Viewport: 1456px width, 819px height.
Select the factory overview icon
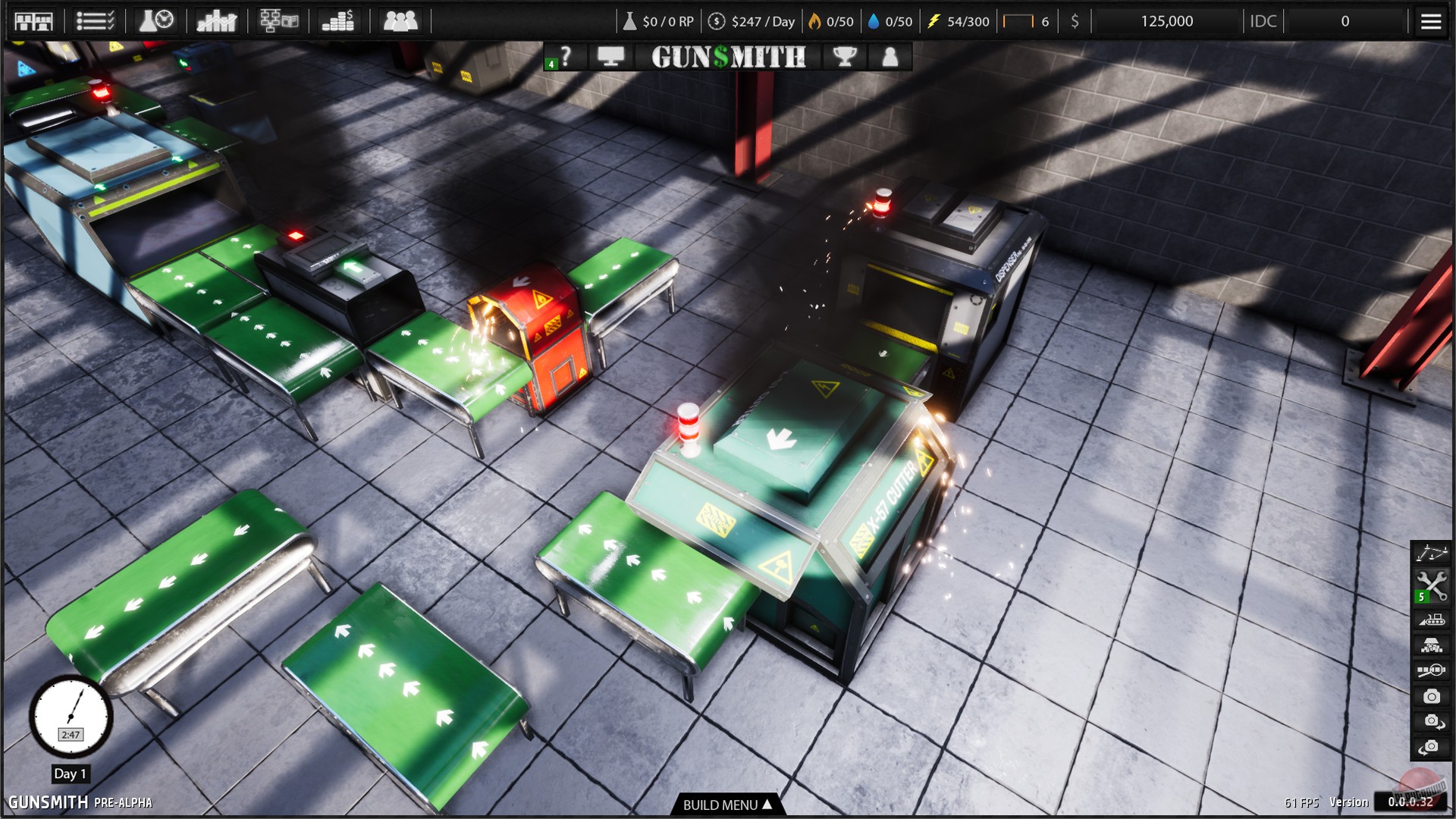34,20
